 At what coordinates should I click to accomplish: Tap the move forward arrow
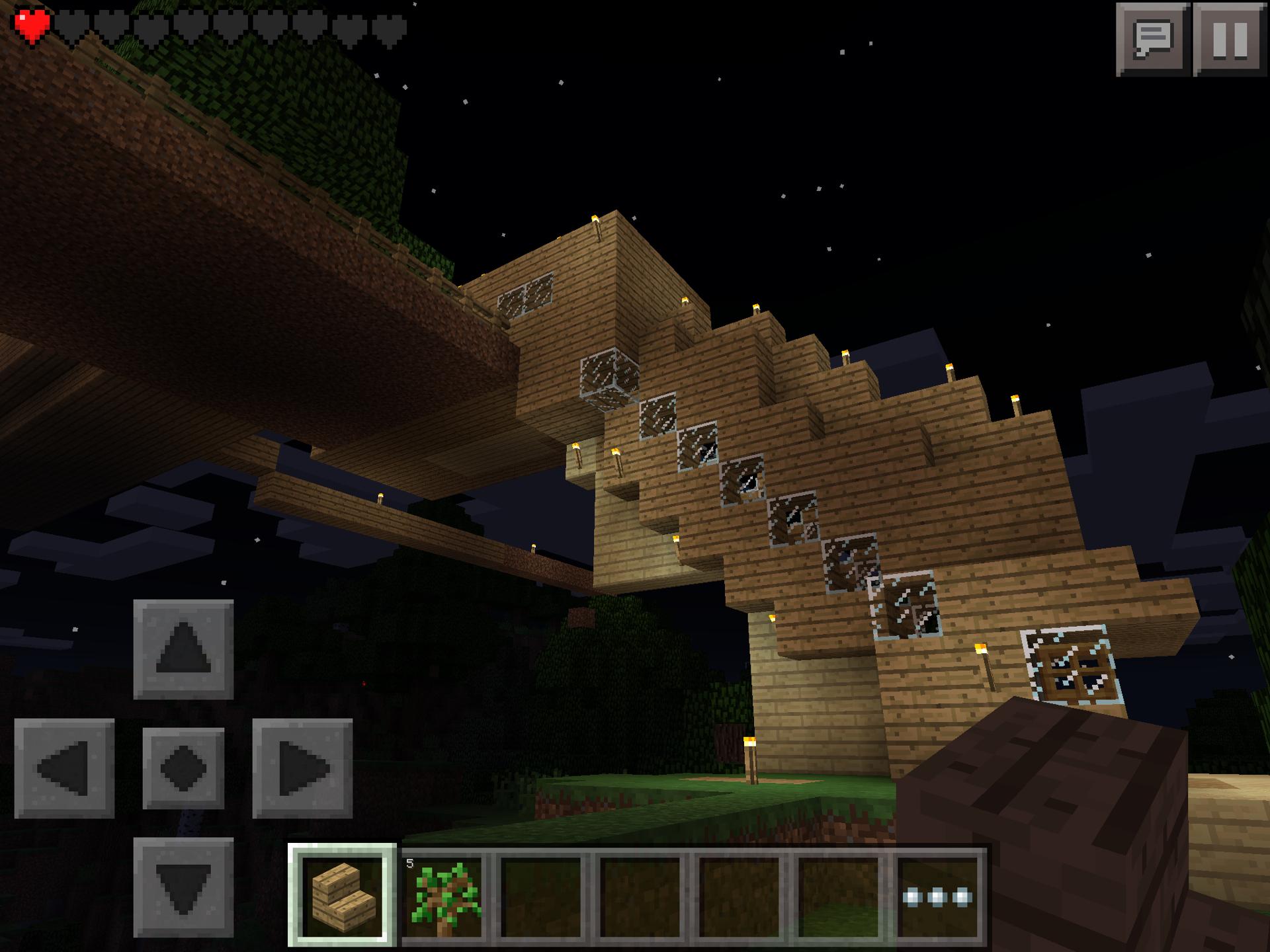pyautogui.click(x=183, y=649)
